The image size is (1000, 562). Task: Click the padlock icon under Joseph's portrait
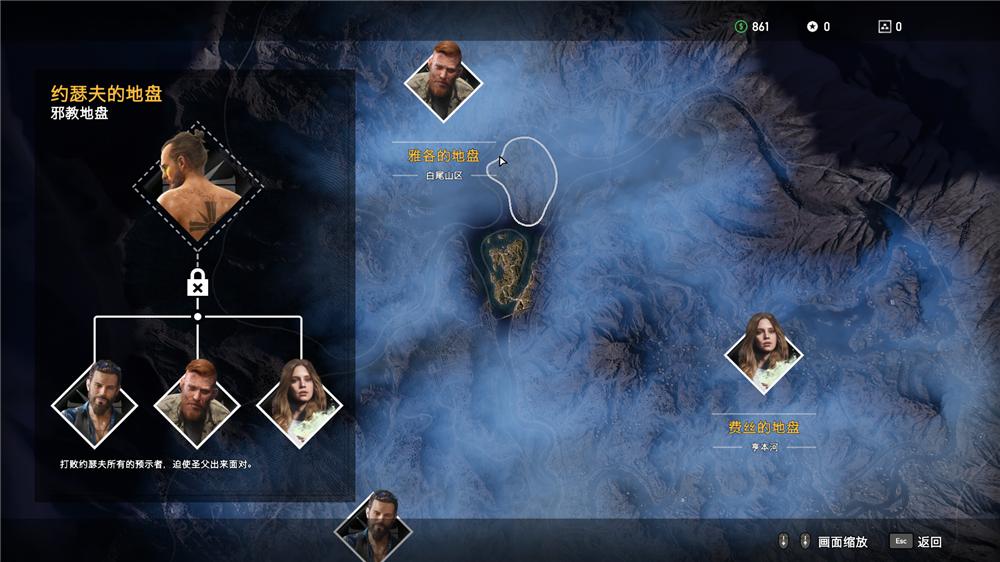(198, 285)
